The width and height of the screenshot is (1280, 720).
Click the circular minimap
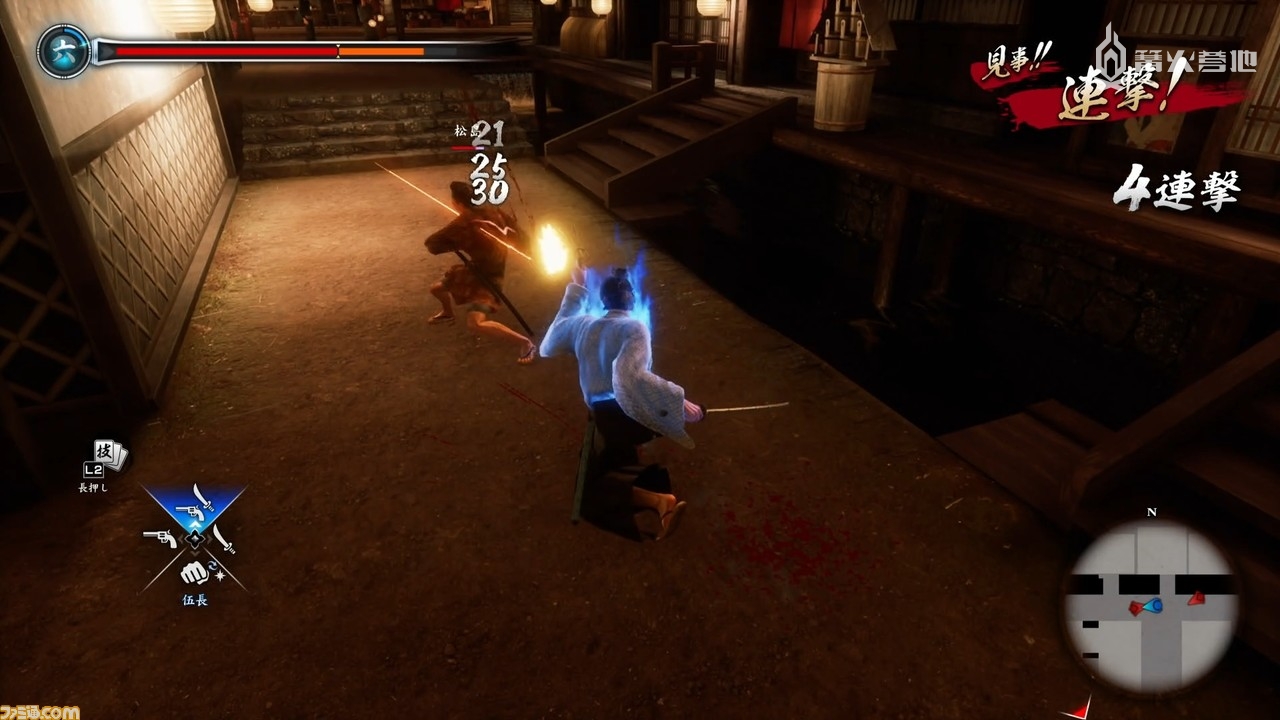click(1150, 607)
